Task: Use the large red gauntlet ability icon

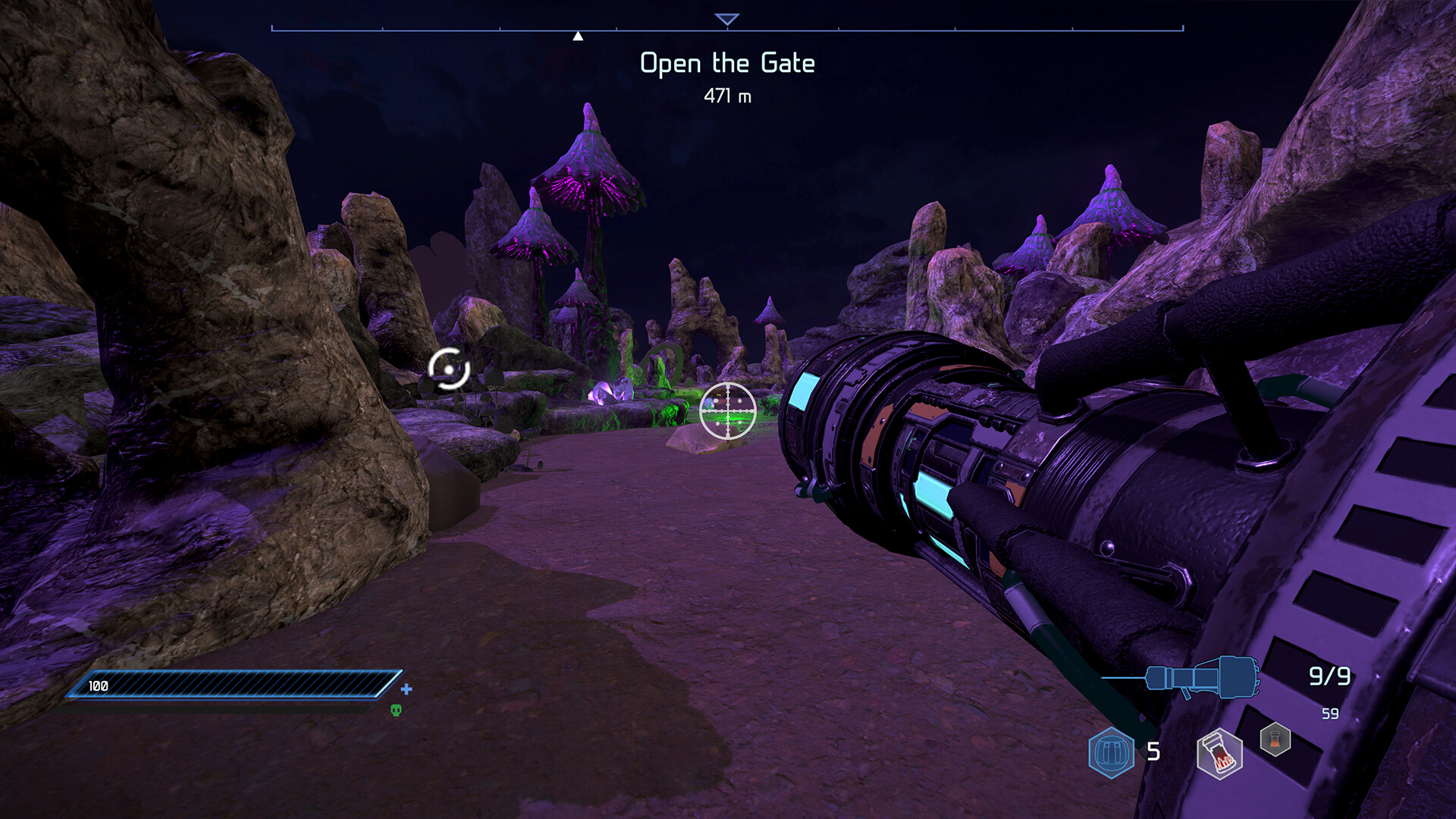Action: [x=1219, y=754]
